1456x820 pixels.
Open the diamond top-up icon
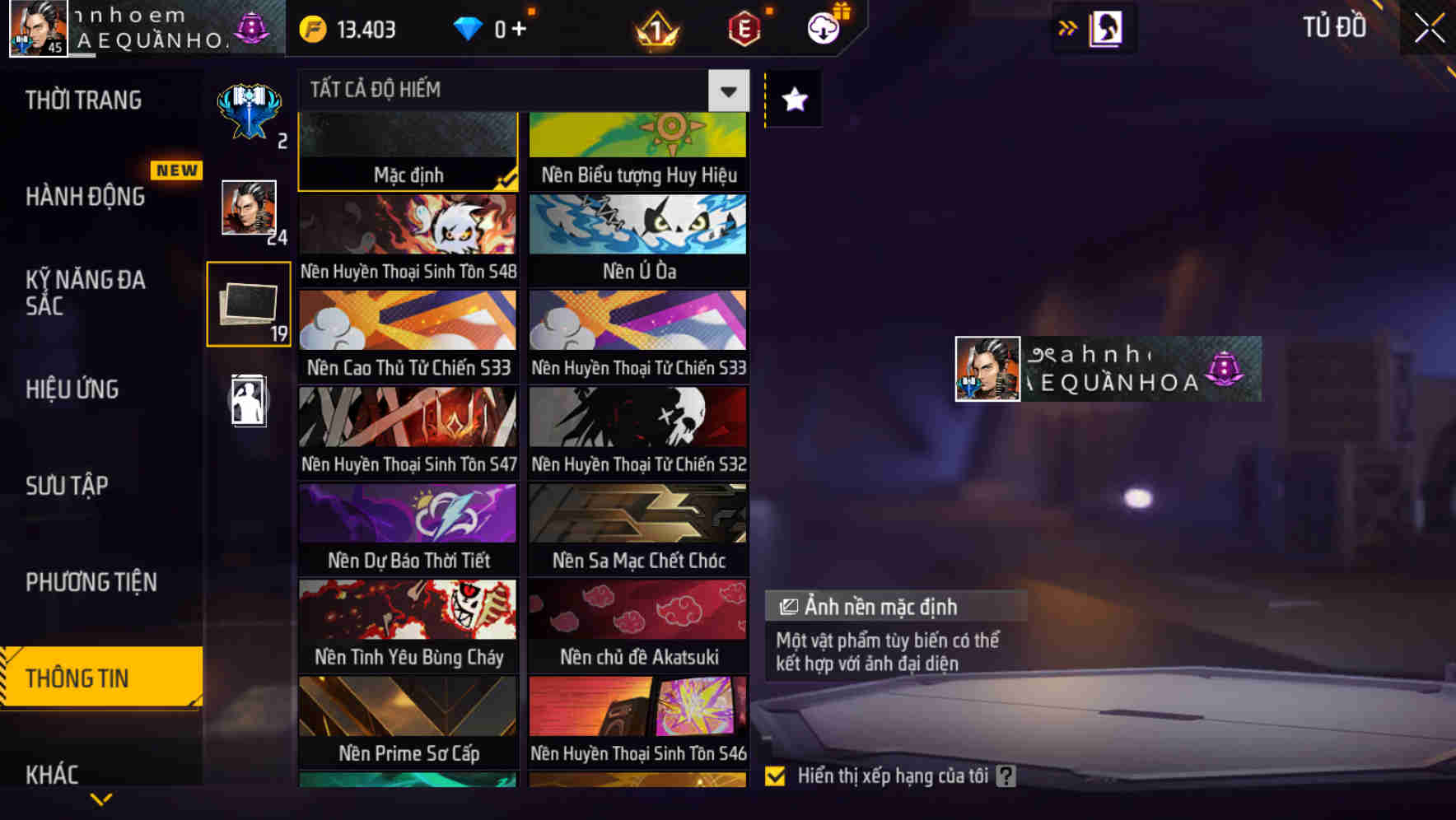pyautogui.click(x=470, y=27)
